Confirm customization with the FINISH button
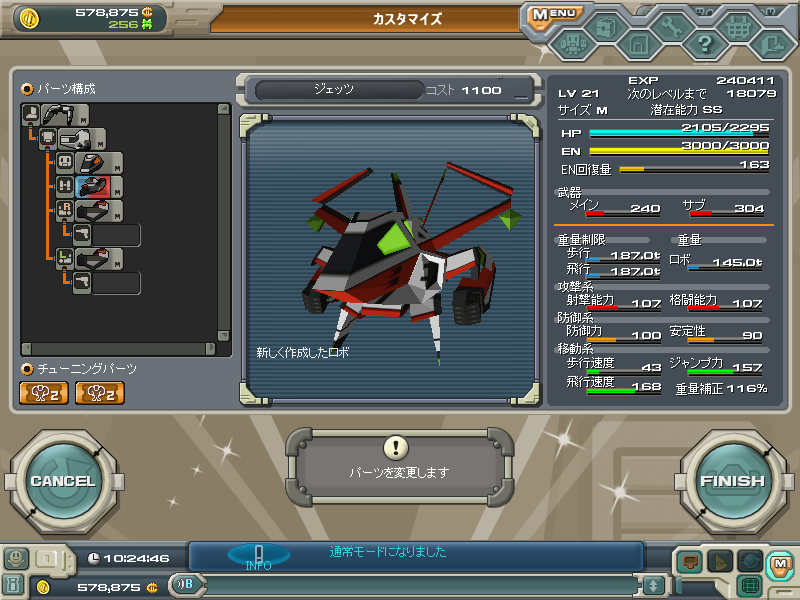800x600 pixels. (732, 481)
